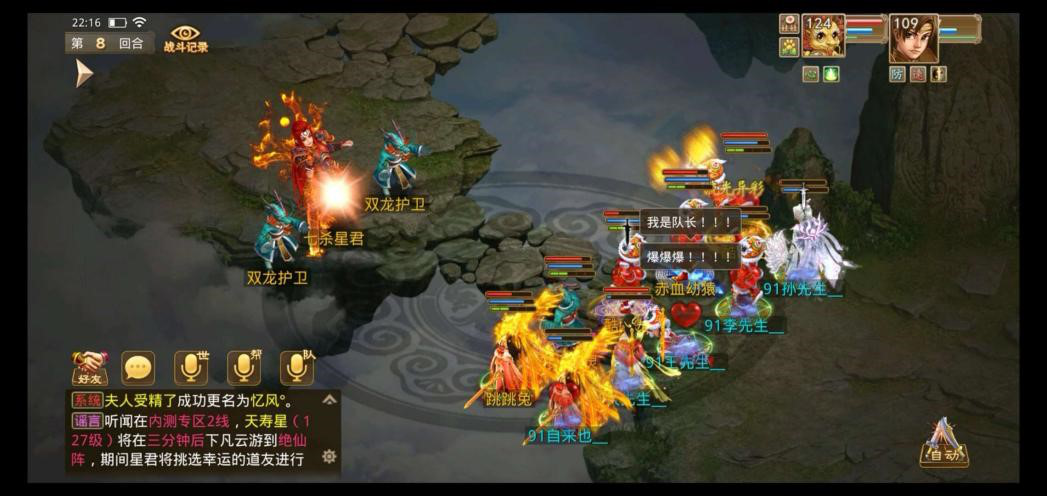This screenshot has height=496, width=1047.
Task: Toggle the 自动 auto-battle button
Action: pos(943,446)
